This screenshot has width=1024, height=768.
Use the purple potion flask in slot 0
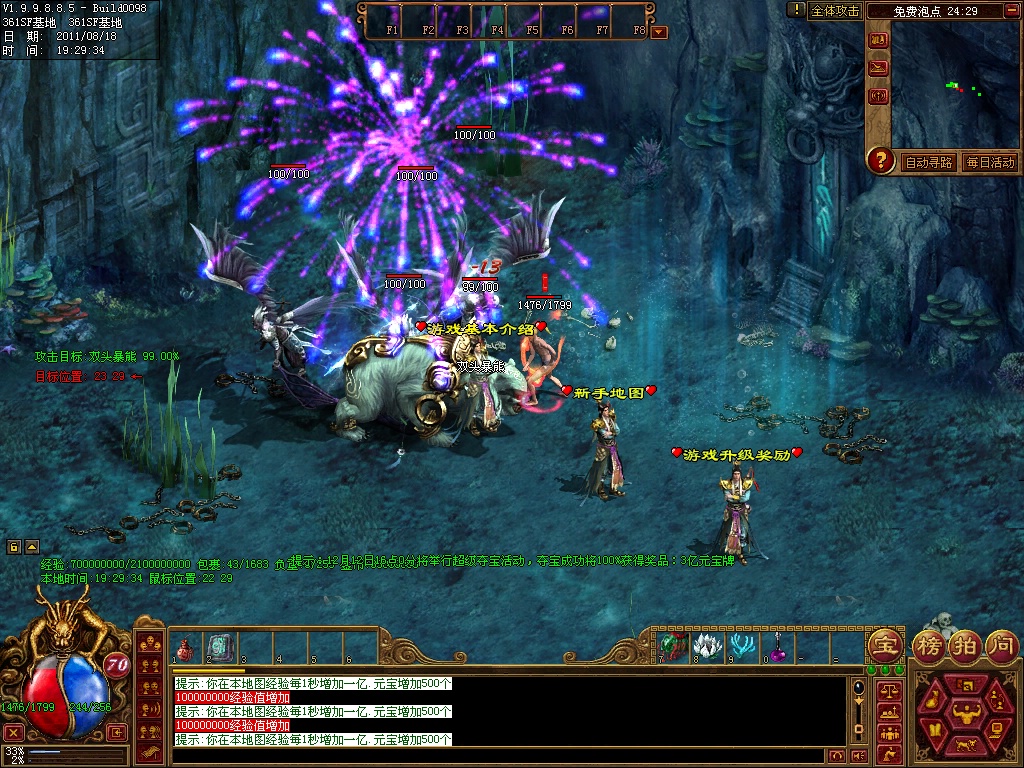(x=776, y=646)
